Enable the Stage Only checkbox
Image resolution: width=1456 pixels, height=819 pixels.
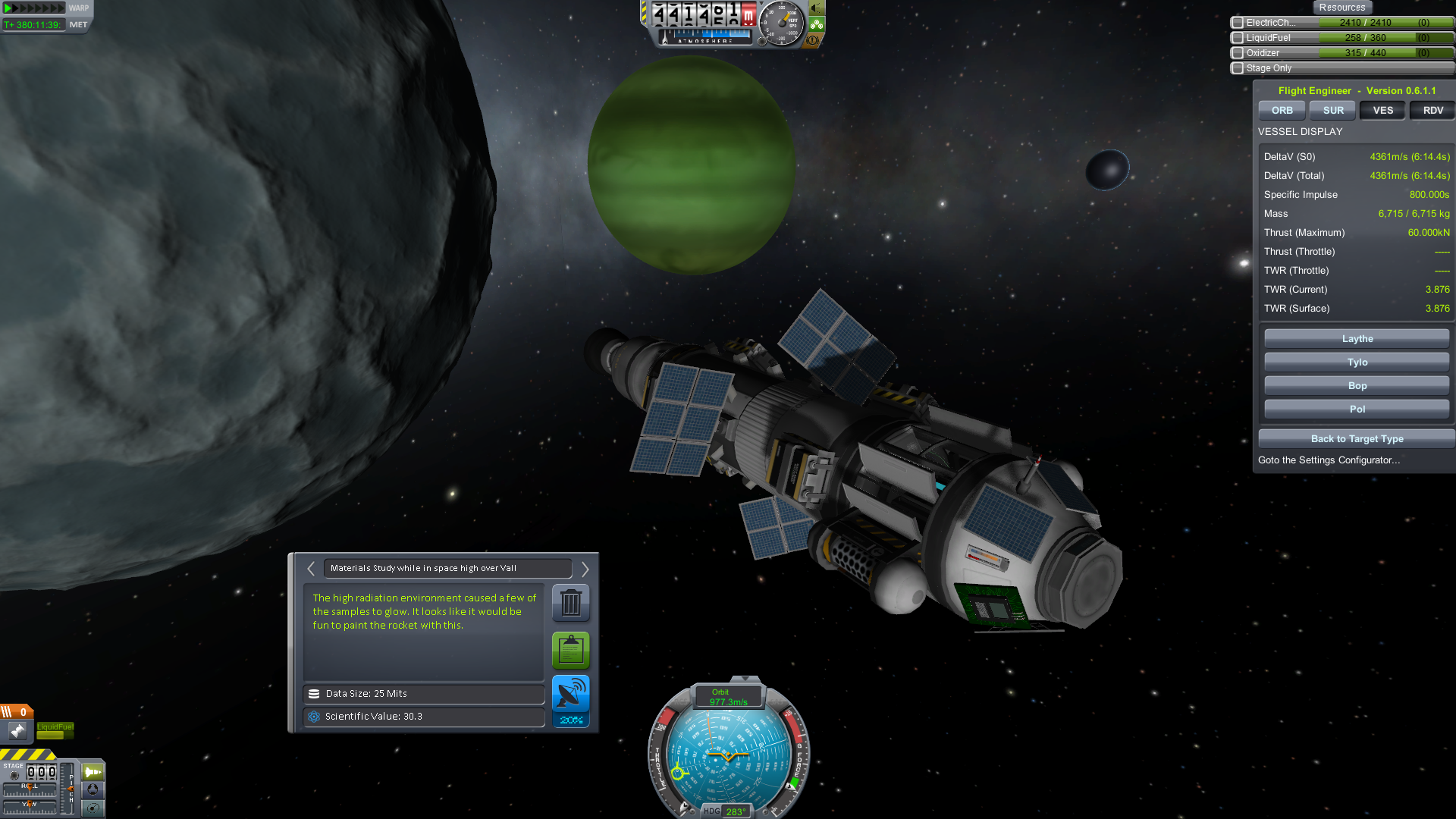tap(1238, 68)
